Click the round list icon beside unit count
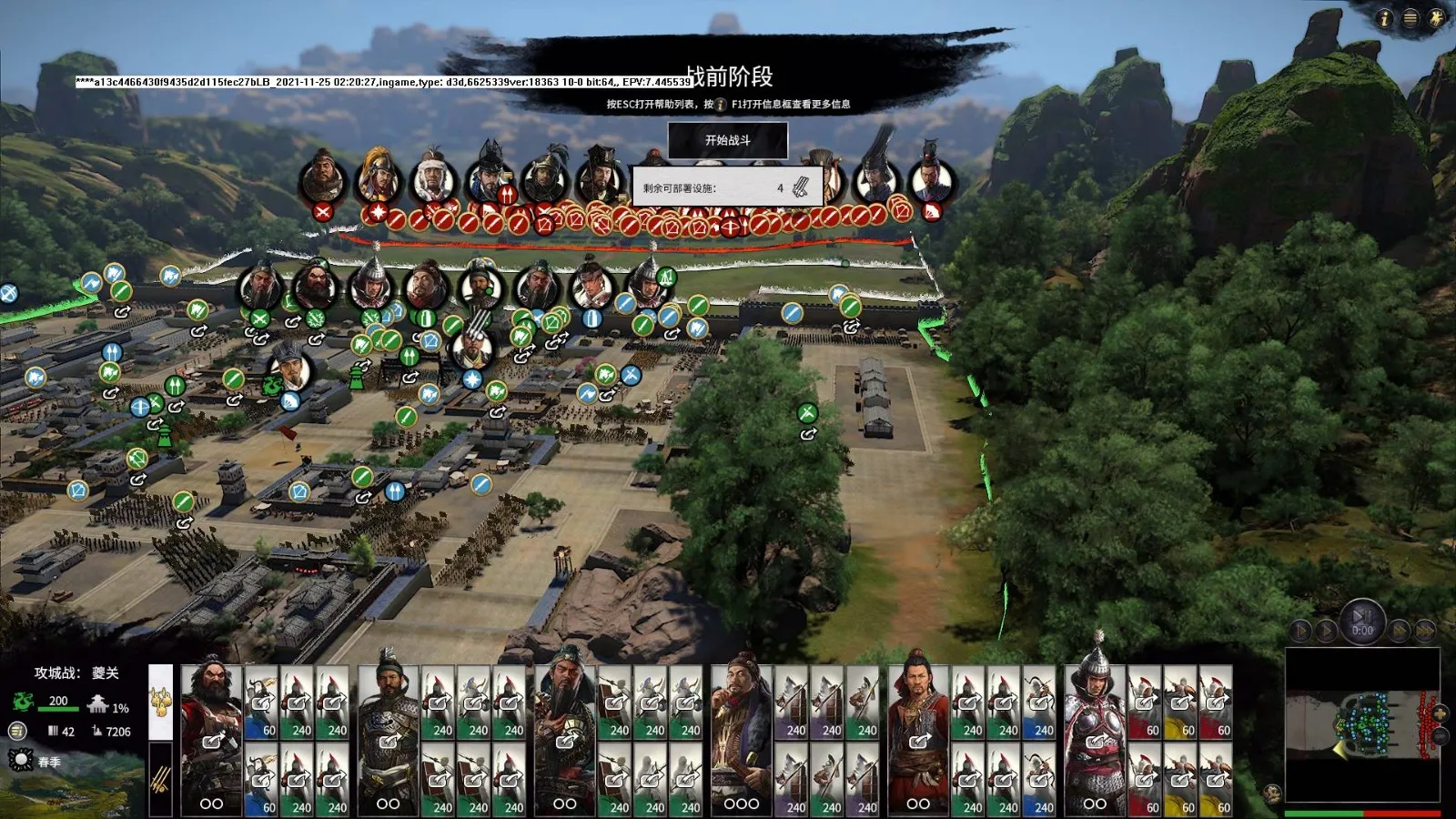Image resolution: width=1456 pixels, height=819 pixels. click(x=17, y=731)
